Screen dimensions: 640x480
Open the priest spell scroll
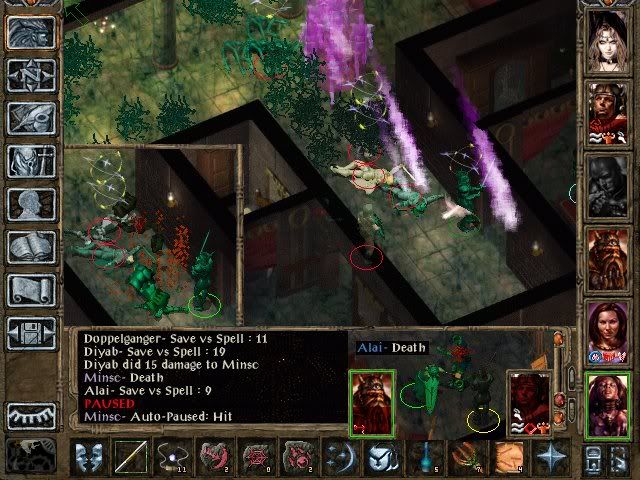pyautogui.click(x=32, y=289)
